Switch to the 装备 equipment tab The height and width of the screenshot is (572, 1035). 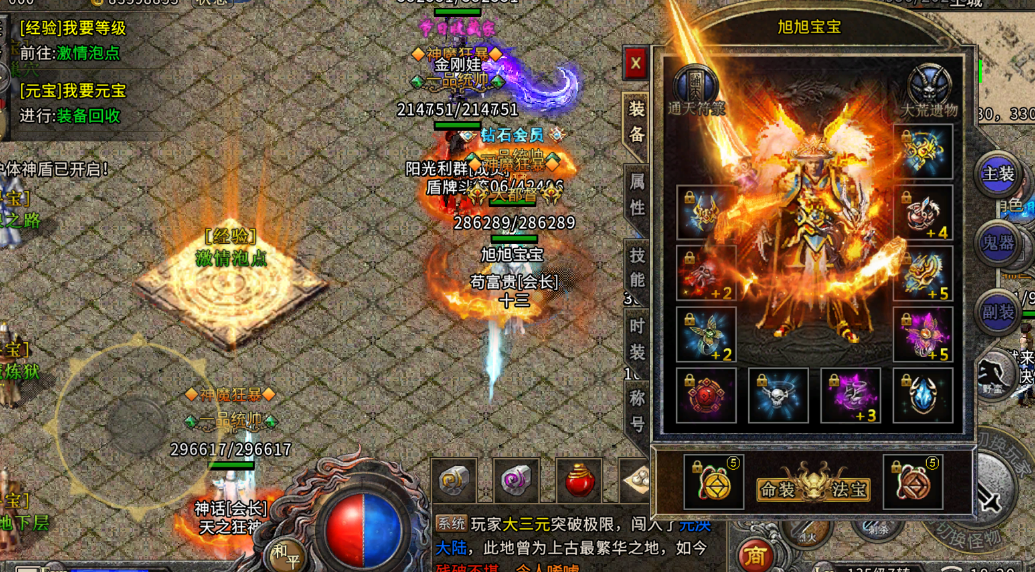636,121
